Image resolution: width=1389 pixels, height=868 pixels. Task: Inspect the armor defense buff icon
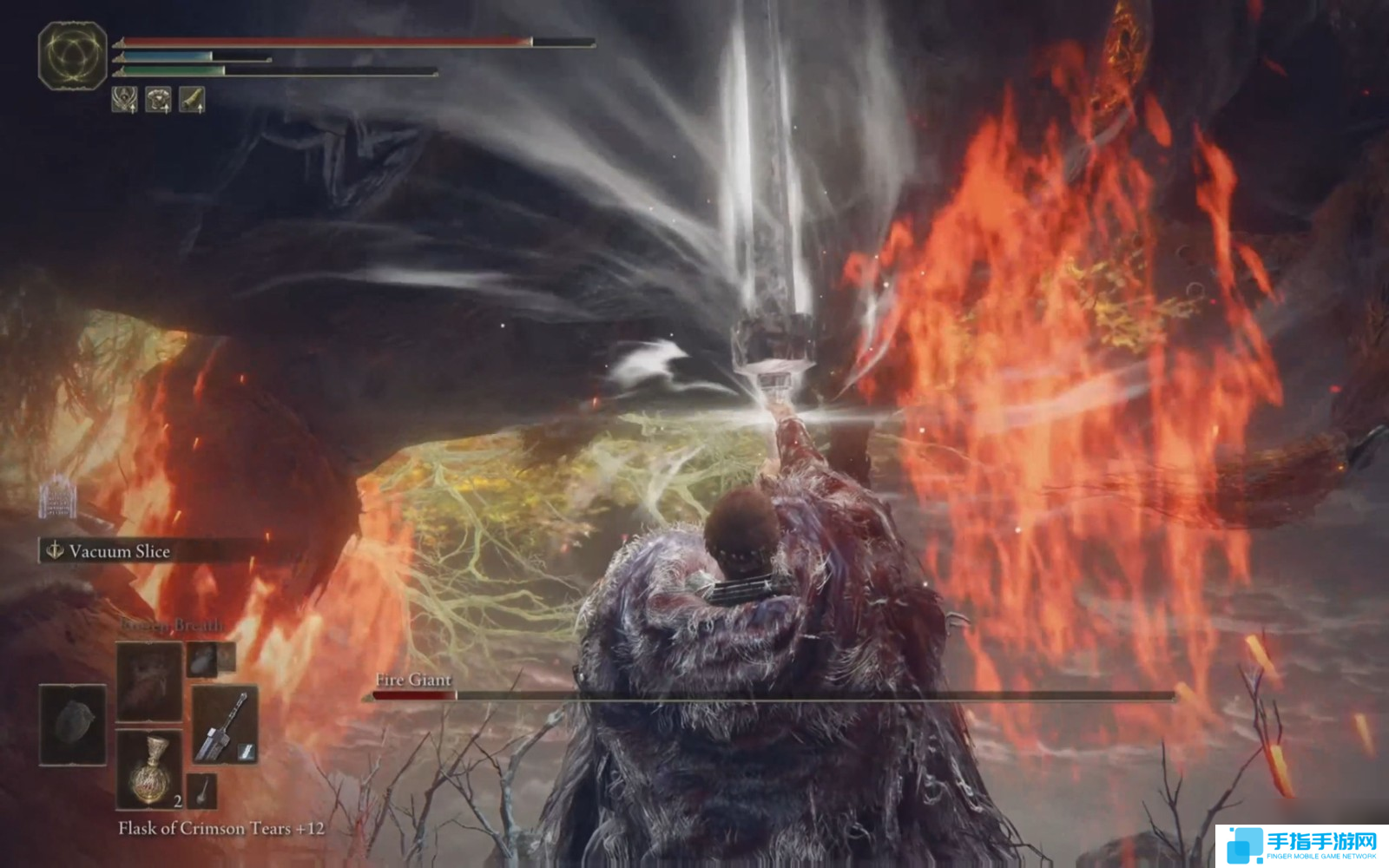(158, 100)
